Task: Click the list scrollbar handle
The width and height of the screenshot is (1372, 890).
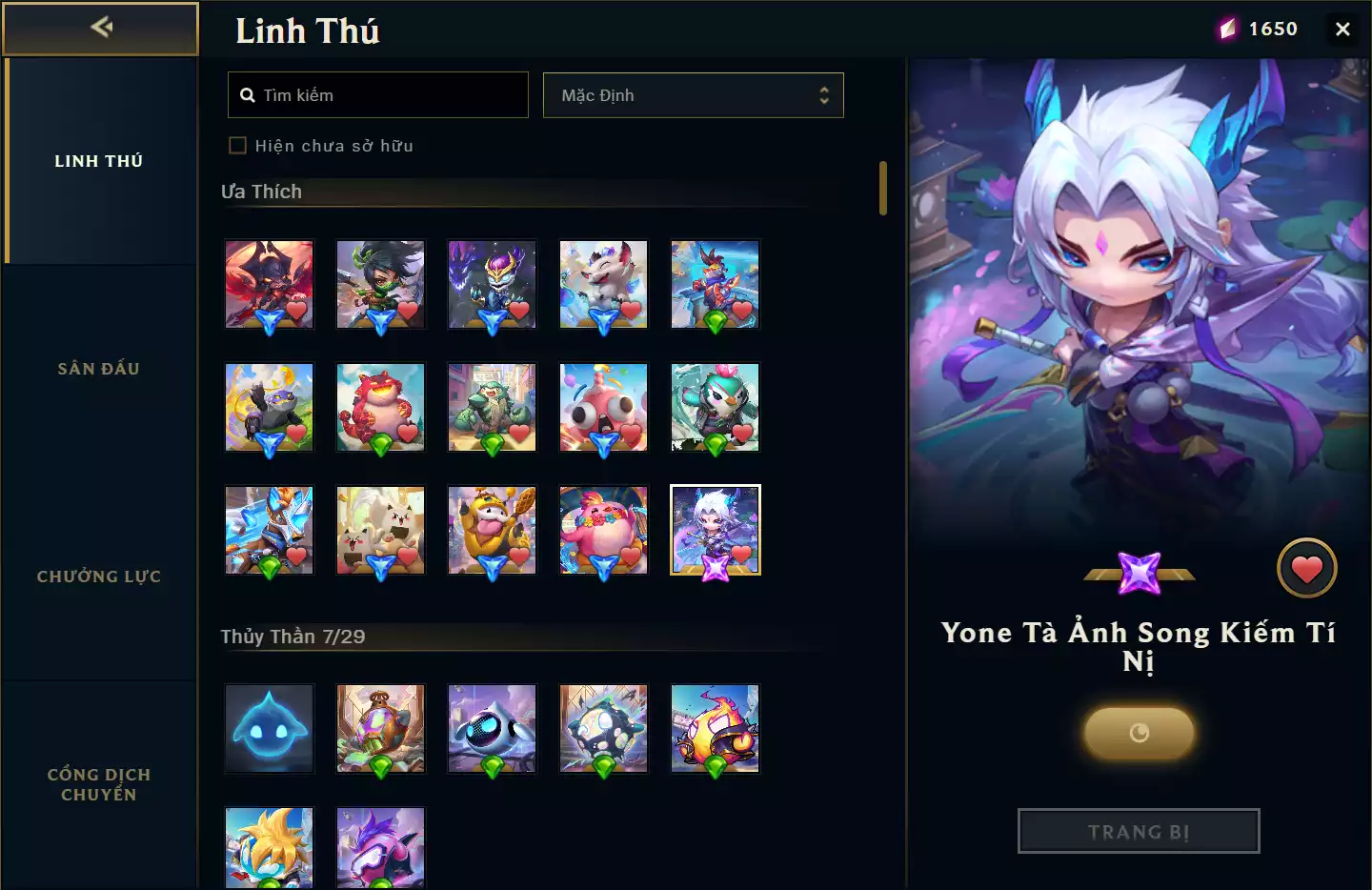Action: pyautogui.click(x=883, y=188)
